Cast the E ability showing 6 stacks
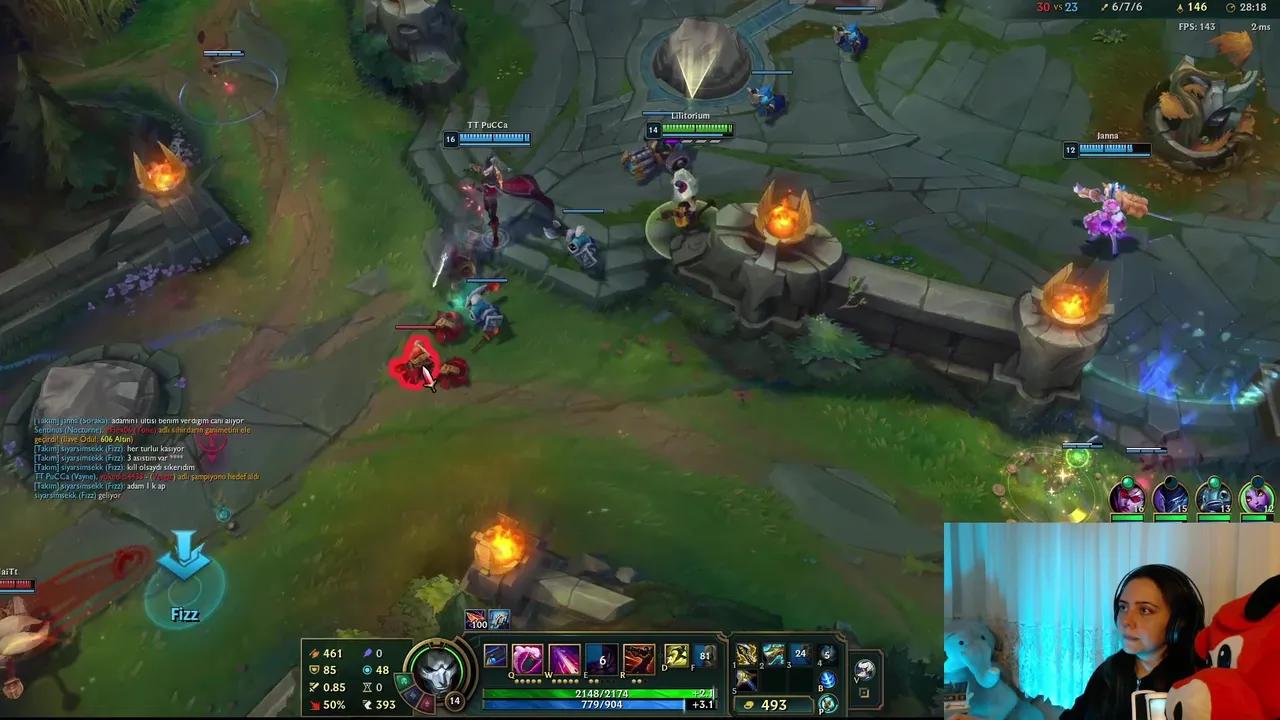Image resolution: width=1280 pixels, height=720 pixels. point(600,656)
